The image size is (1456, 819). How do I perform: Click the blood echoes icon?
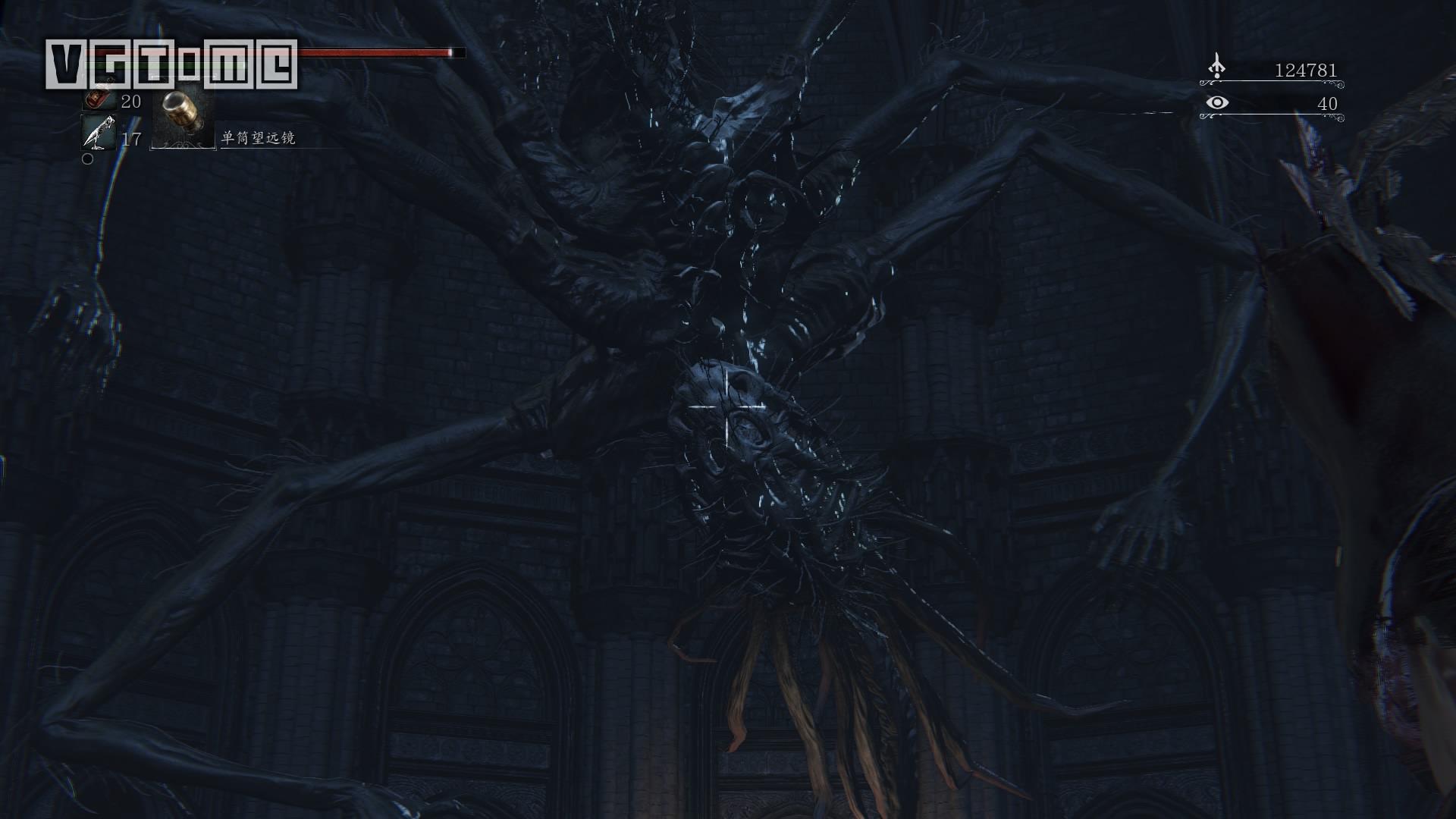pyautogui.click(x=1216, y=67)
